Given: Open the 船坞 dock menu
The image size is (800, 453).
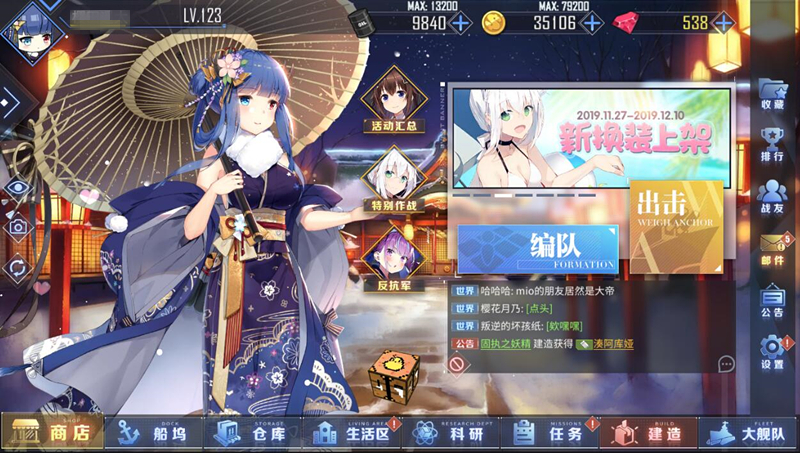Looking at the screenshot, I should pos(152,432).
